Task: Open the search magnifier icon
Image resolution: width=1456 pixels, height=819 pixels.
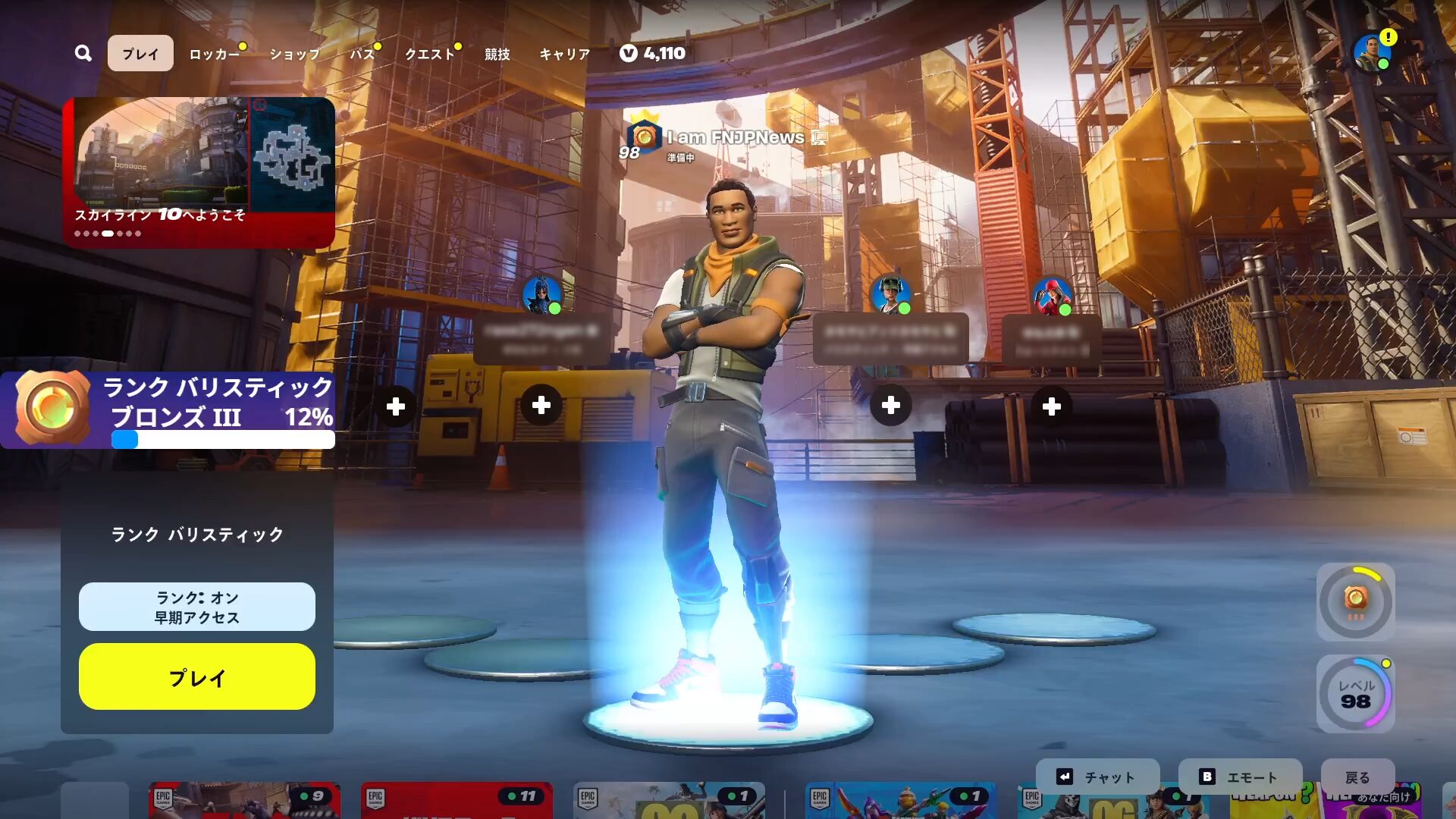Action: [83, 53]
